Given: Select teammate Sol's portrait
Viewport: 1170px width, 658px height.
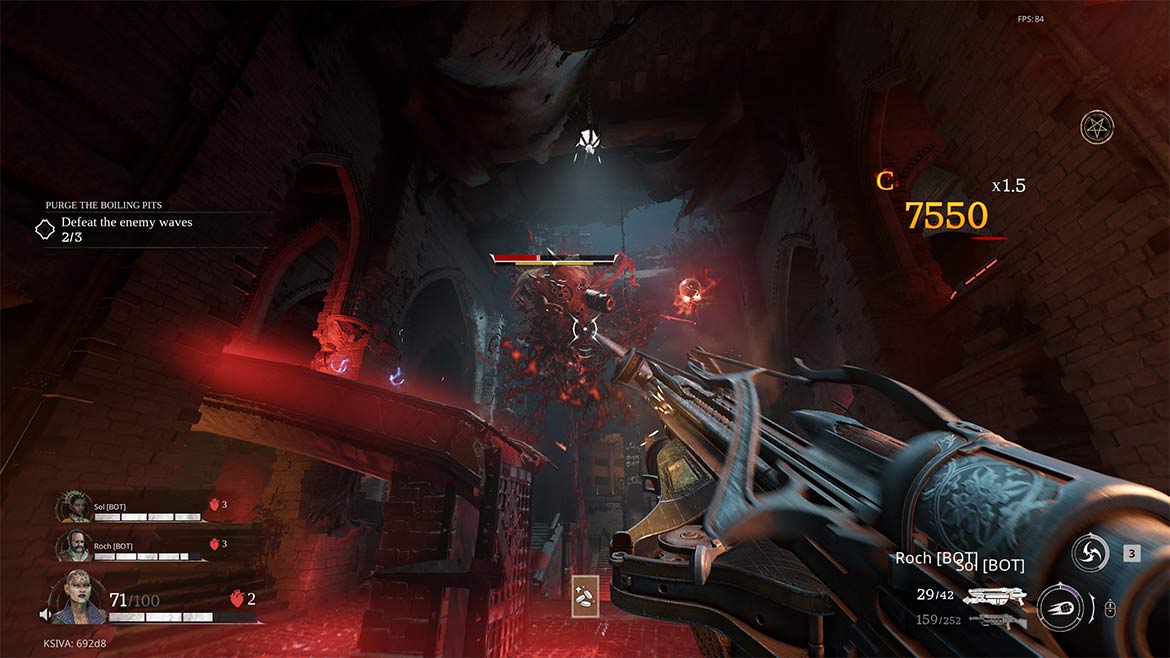Looking at the screenshot, I should [73, 507].
